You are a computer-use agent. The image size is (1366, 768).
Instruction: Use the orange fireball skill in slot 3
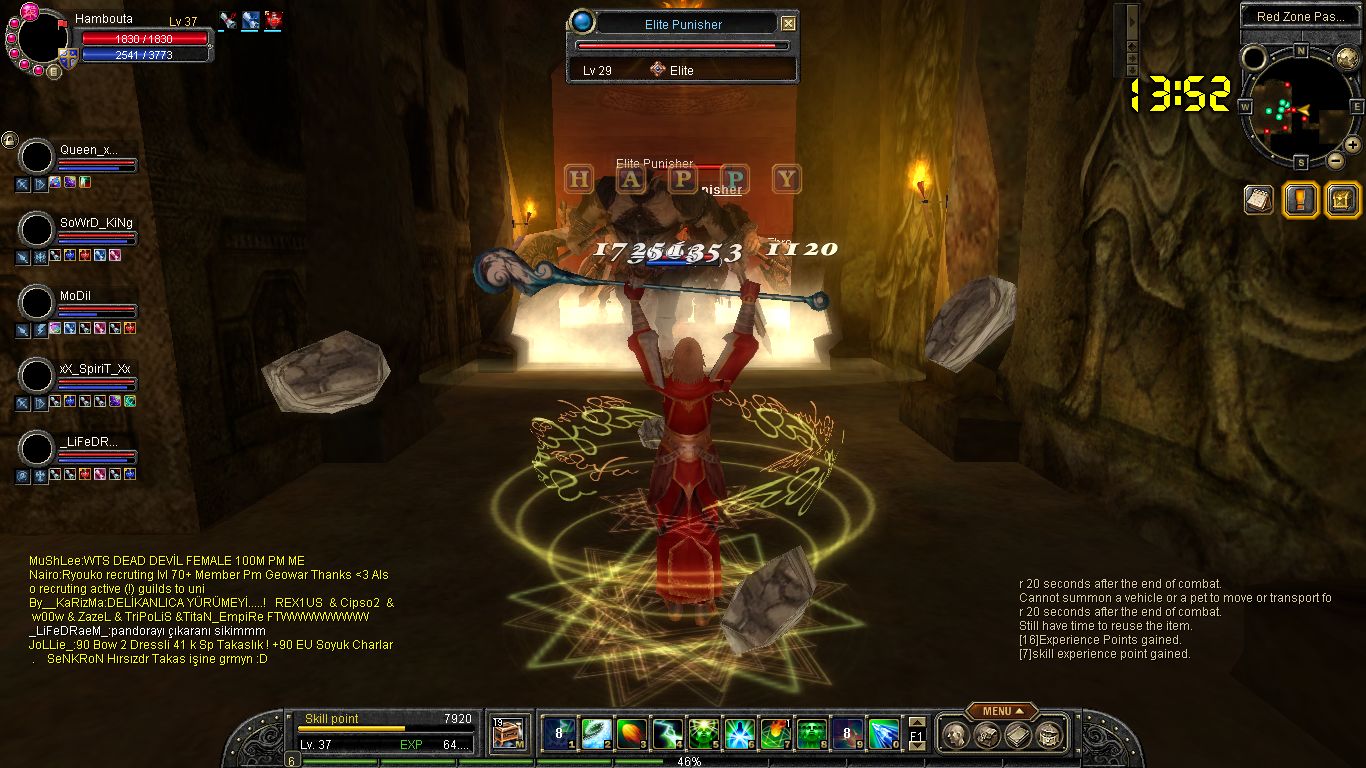[632, 734]
